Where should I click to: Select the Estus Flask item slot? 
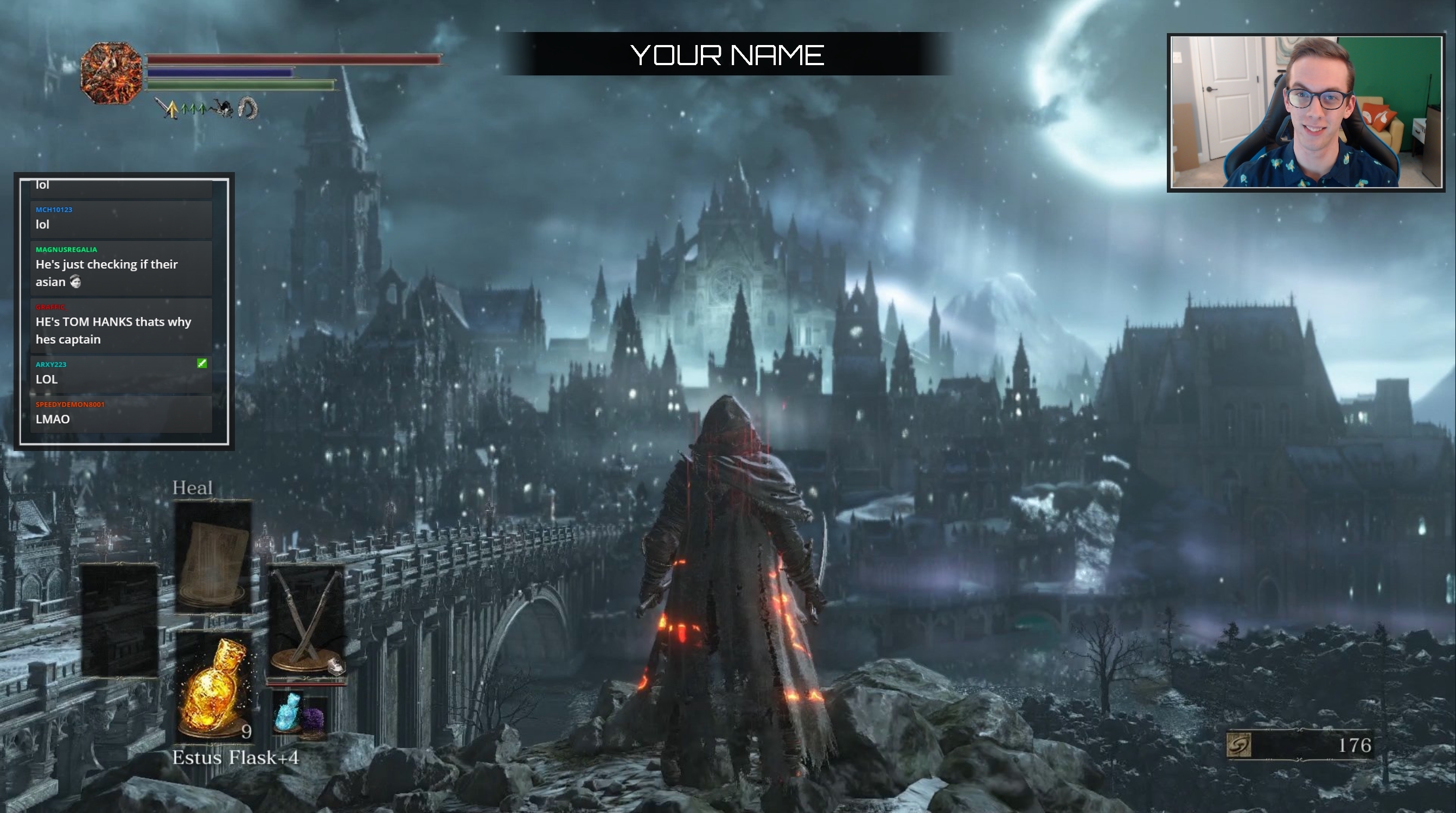pos(213,686)
